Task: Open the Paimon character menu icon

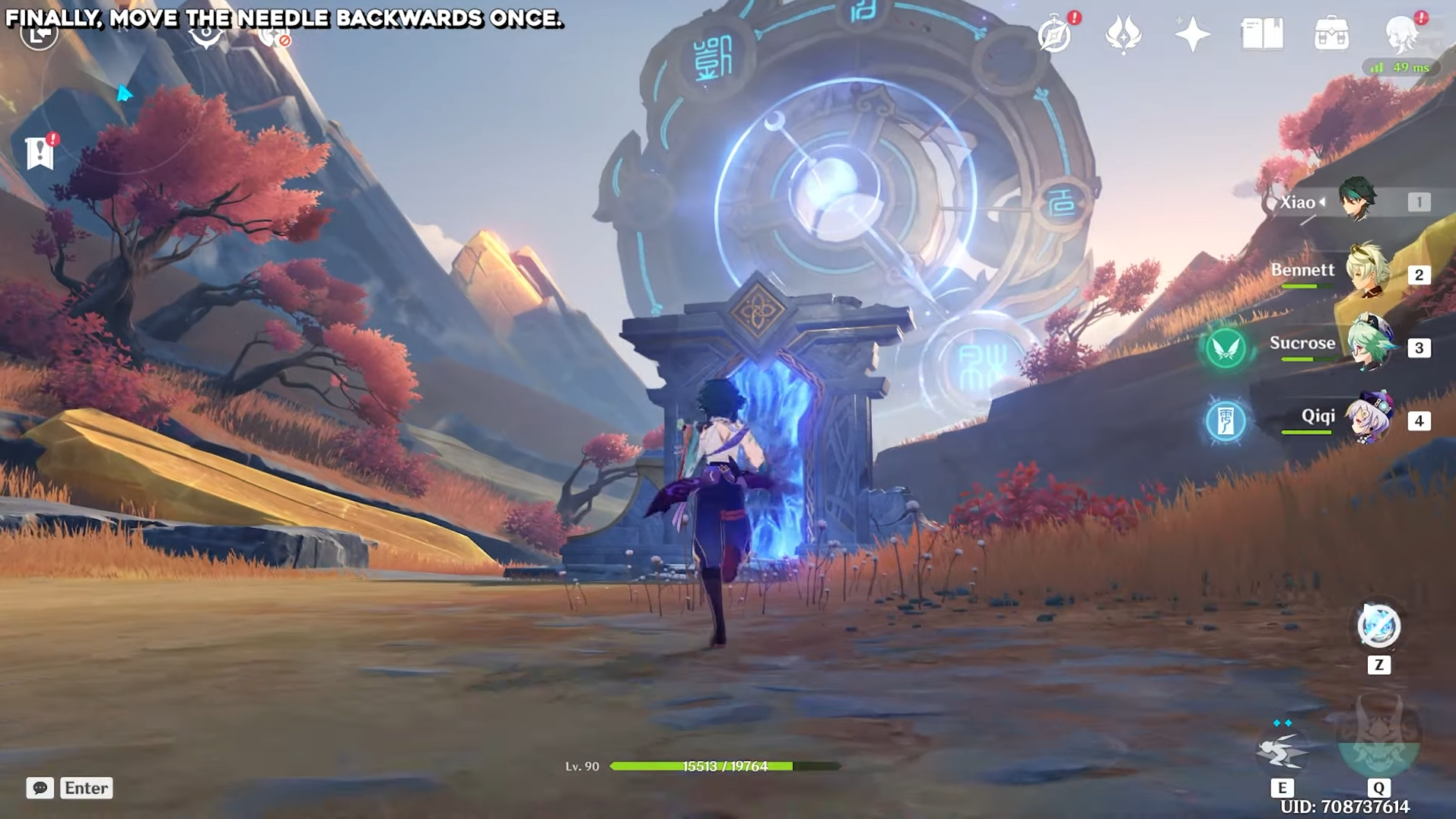Action: tap(1401, 34)
